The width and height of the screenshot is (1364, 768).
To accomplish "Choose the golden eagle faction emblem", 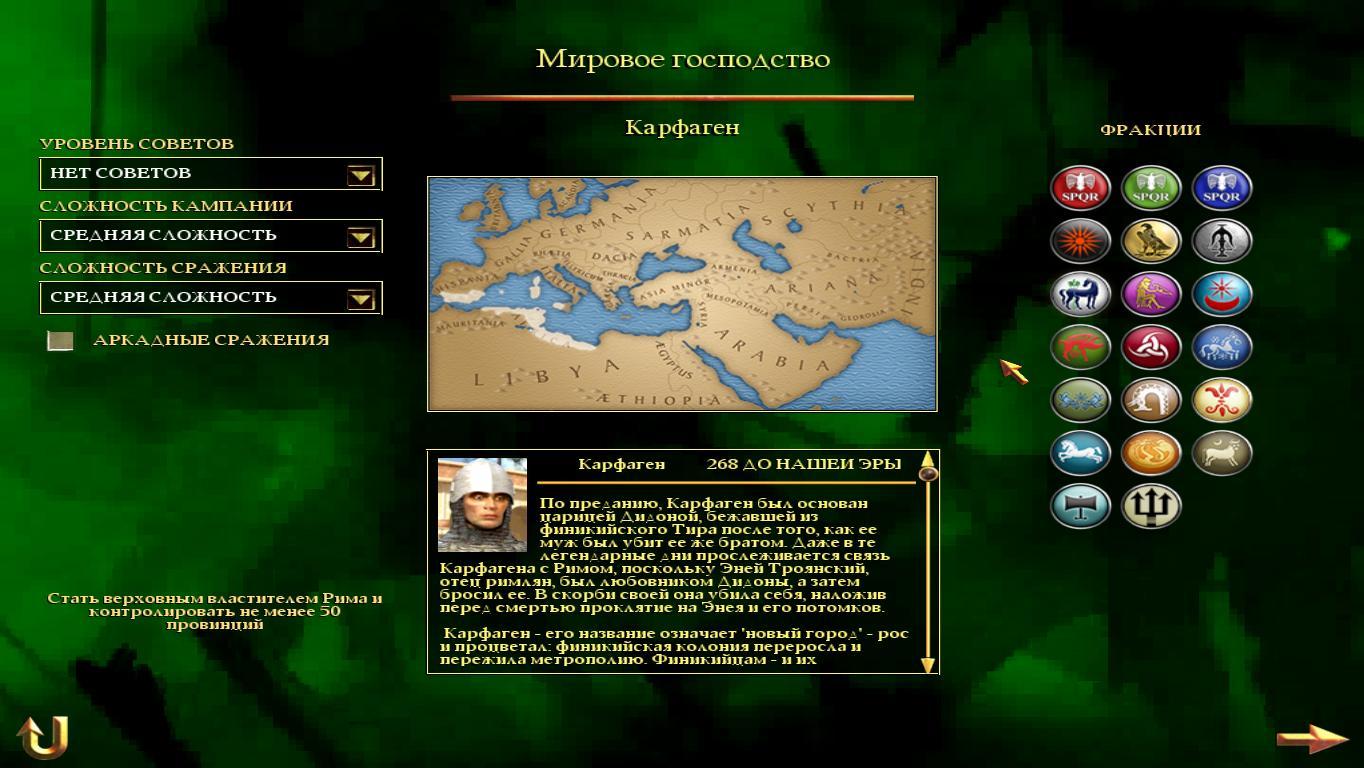I will point(1151,241).
